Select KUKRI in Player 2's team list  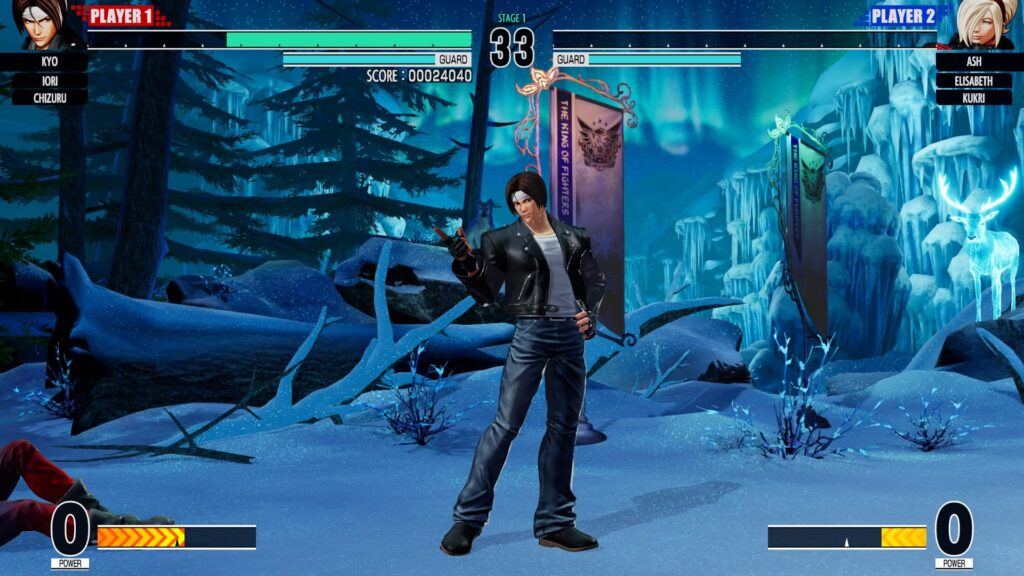[x=974, y=97]
